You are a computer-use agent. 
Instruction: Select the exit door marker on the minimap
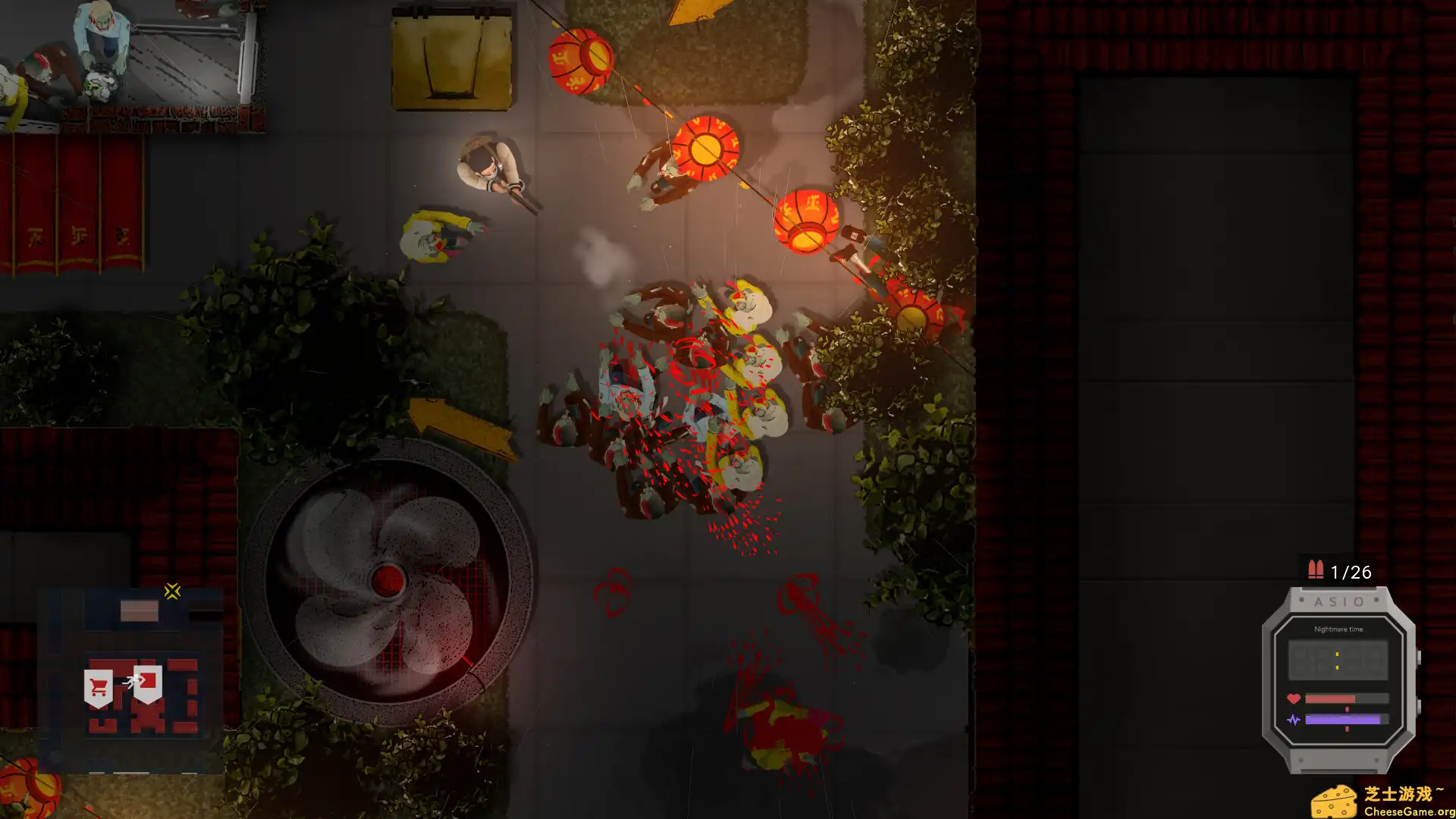click(x=147, y=682)
